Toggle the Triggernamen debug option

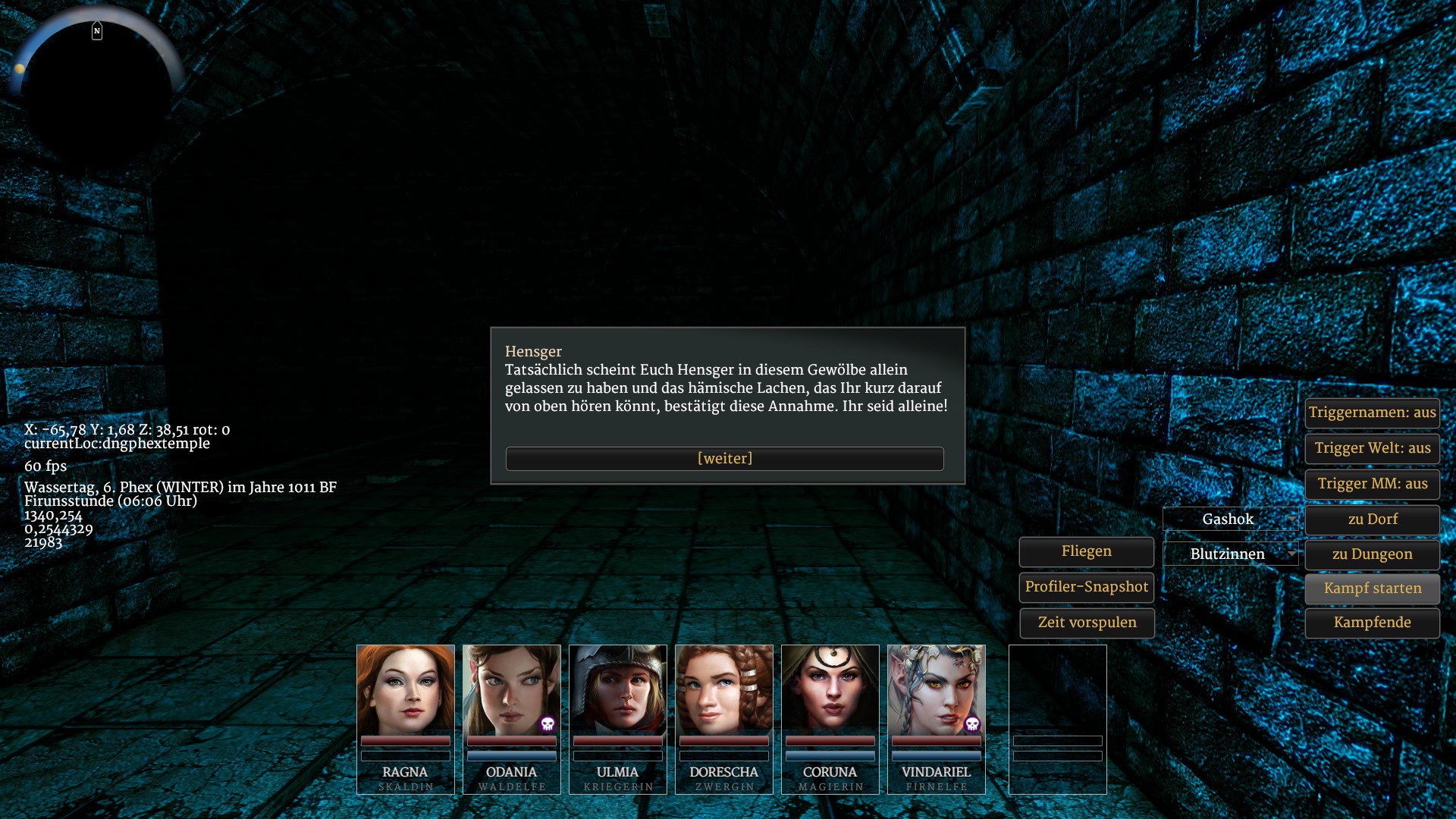[x=1372, y=413]
